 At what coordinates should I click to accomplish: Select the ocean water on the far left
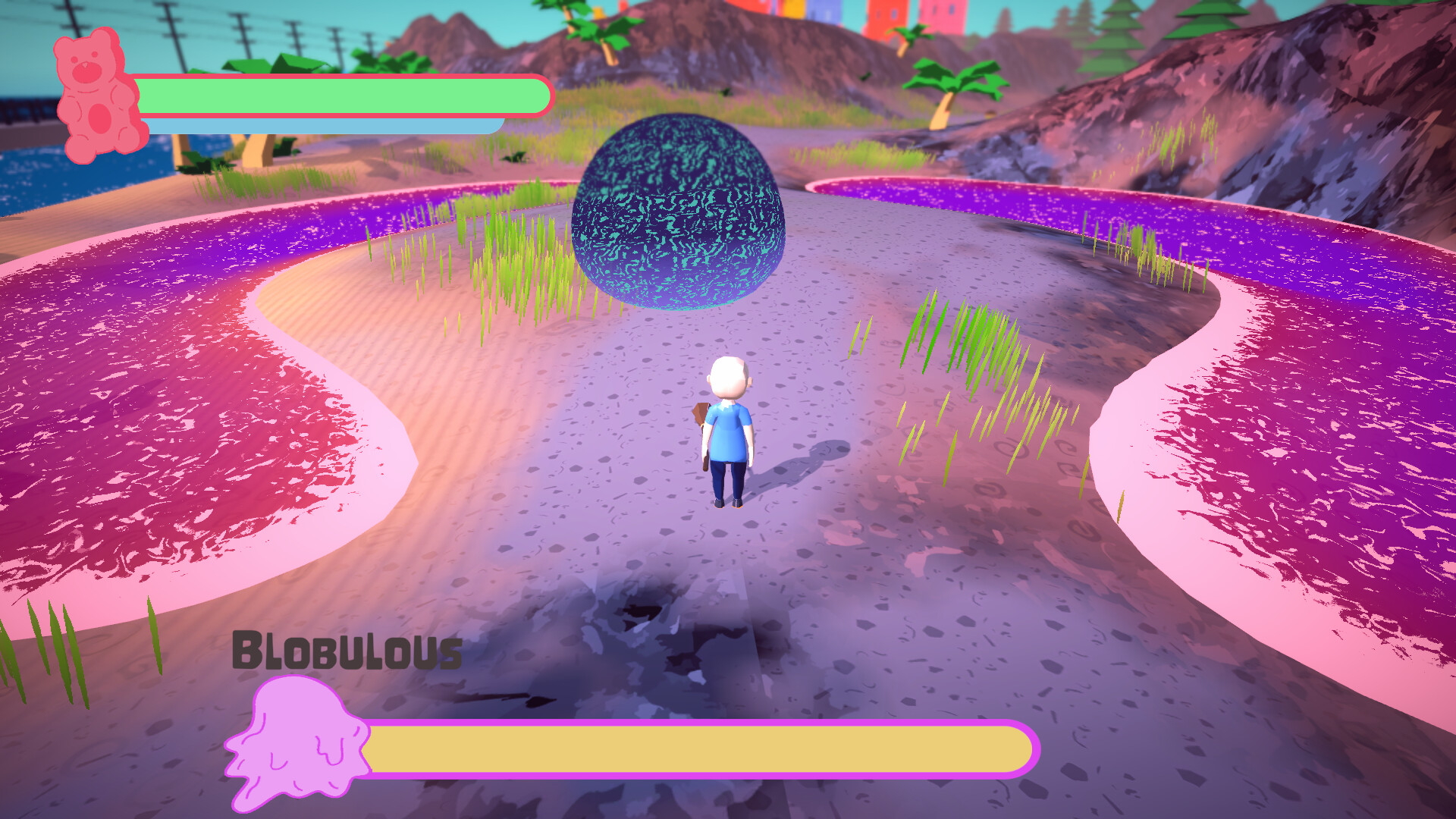(30, 174)
